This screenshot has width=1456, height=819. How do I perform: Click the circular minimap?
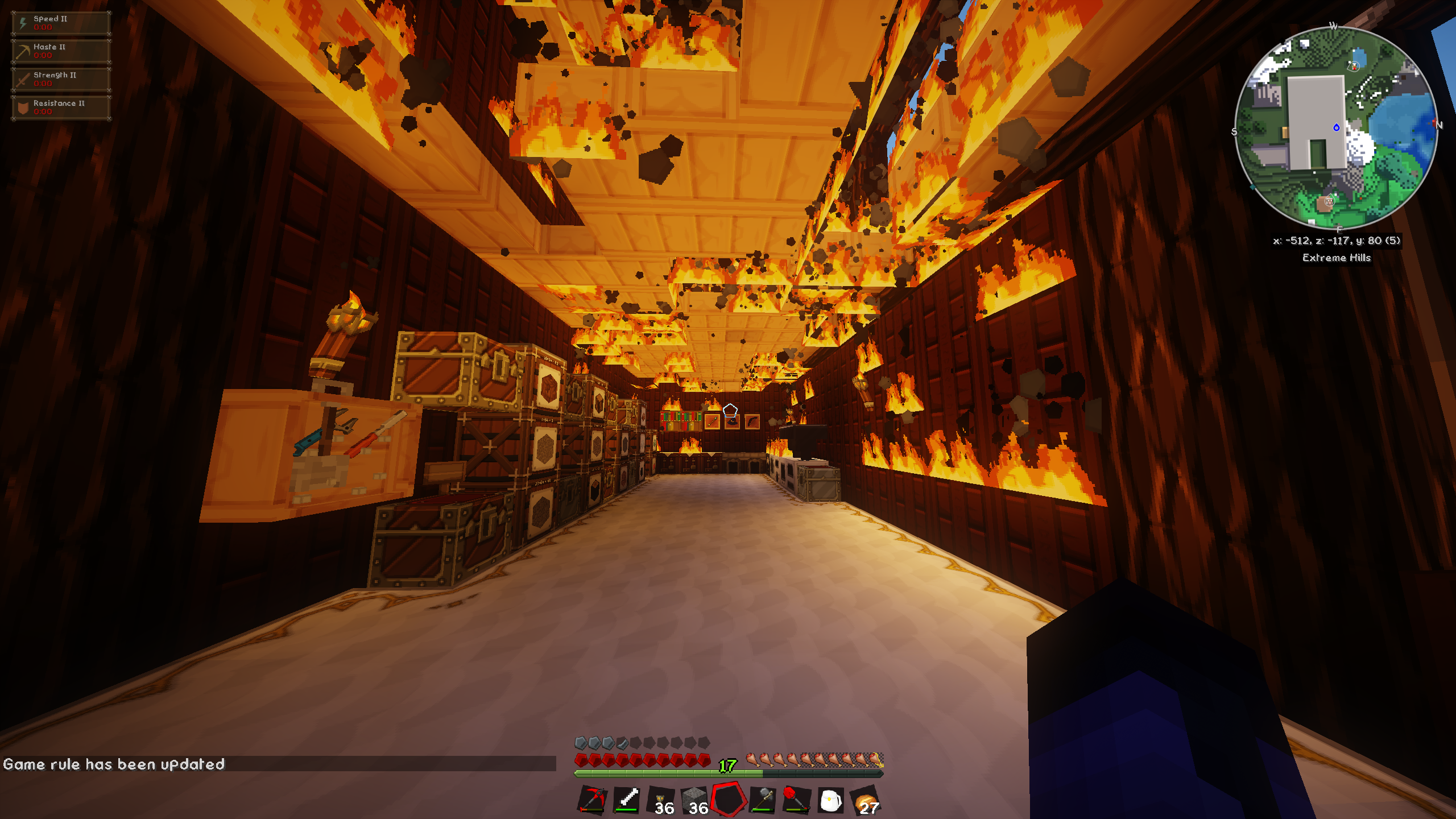point(1336,129)
